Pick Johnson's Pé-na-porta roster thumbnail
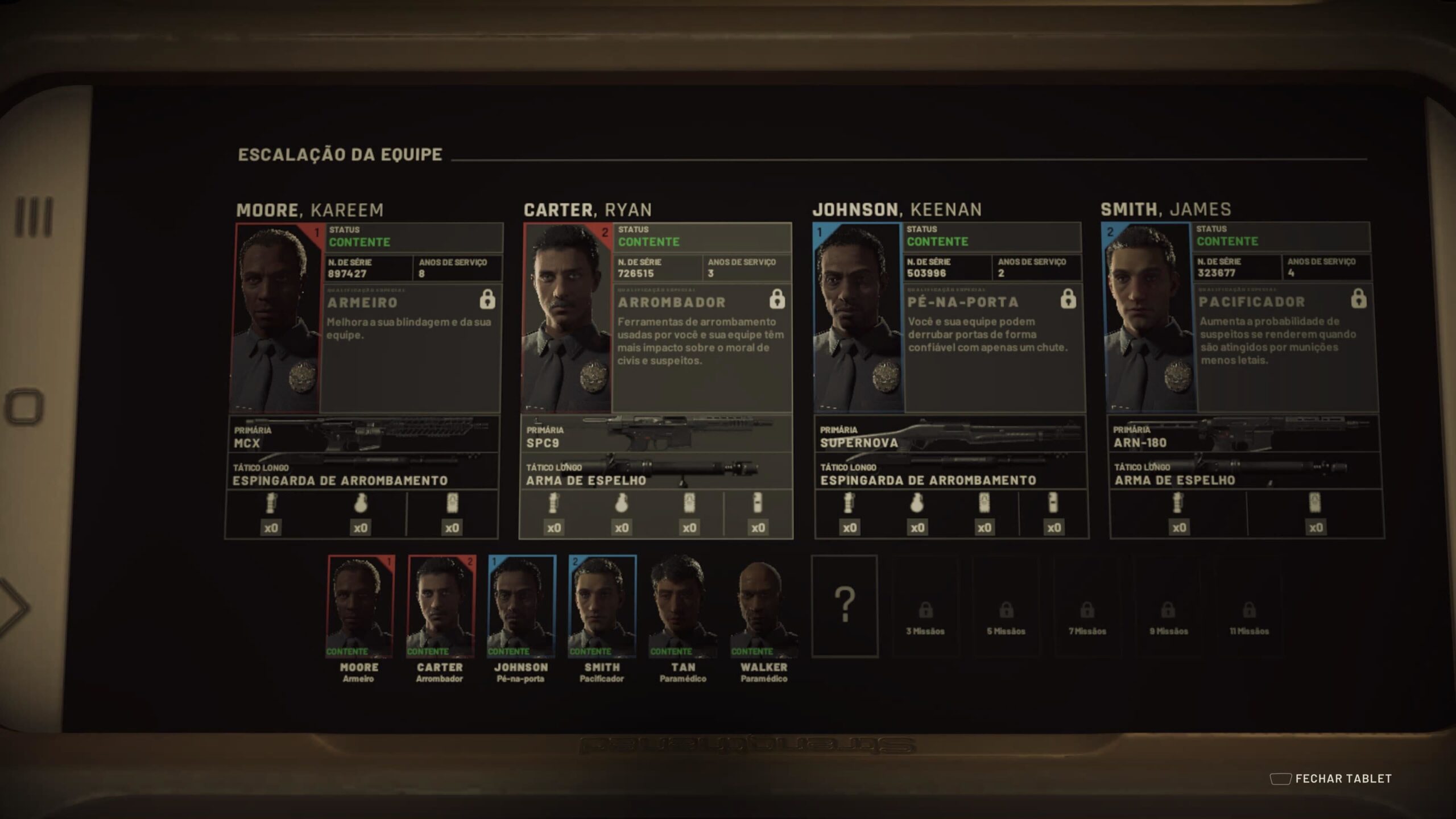1456x819 pixels. pos(522,606)
